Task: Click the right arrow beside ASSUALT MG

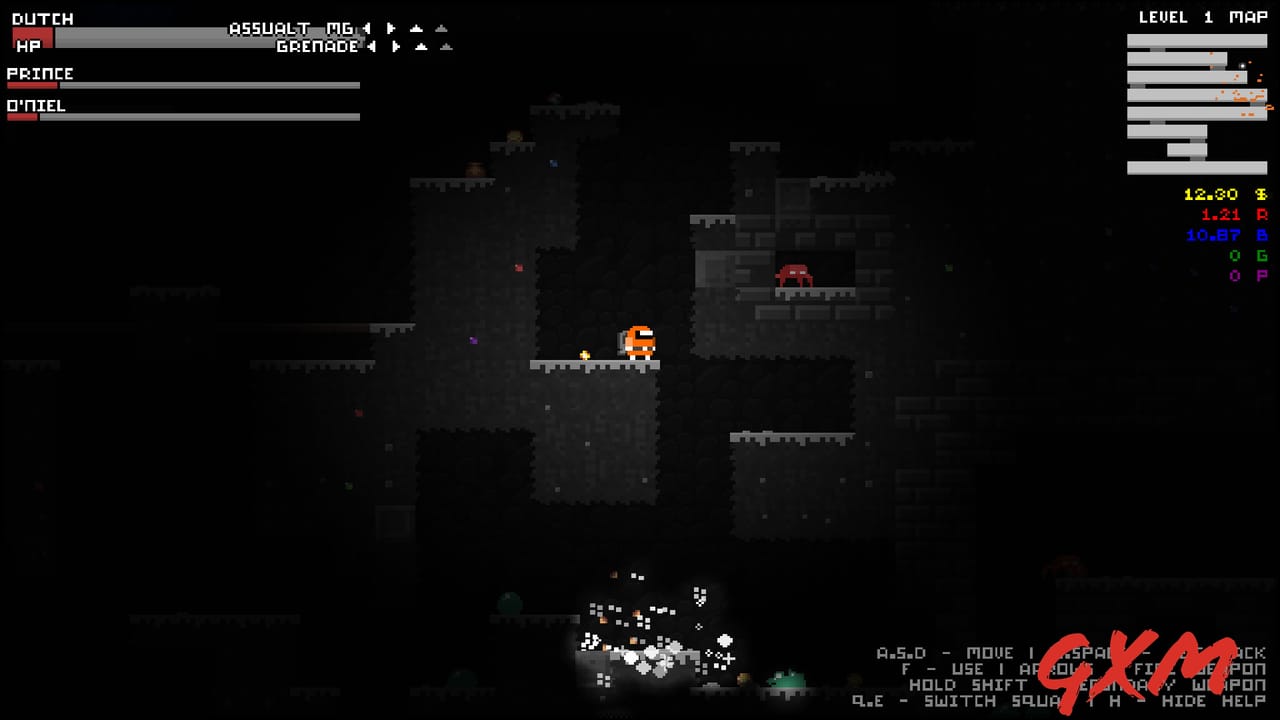Action: click(389, 29)
